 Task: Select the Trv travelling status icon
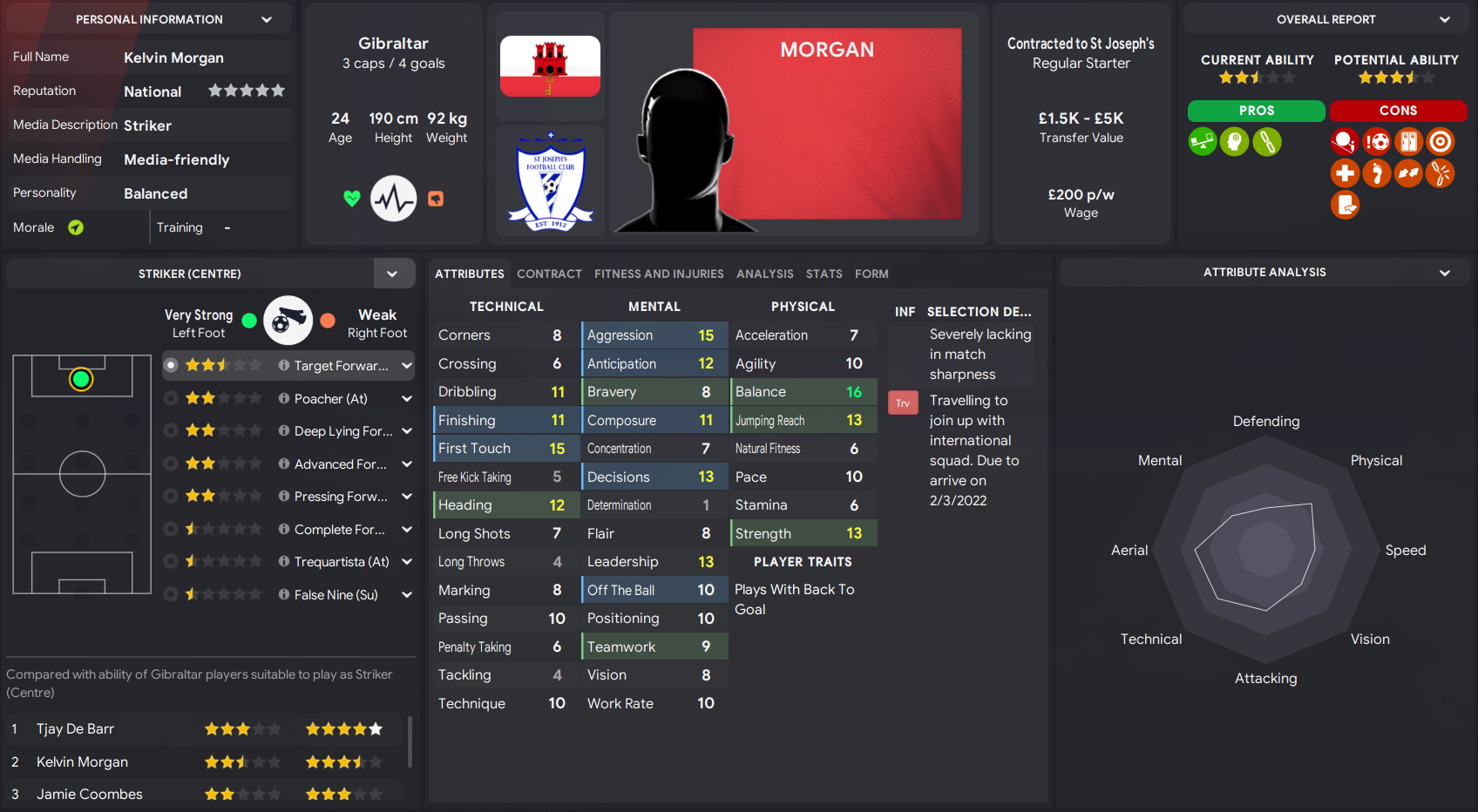click(903, 403)
